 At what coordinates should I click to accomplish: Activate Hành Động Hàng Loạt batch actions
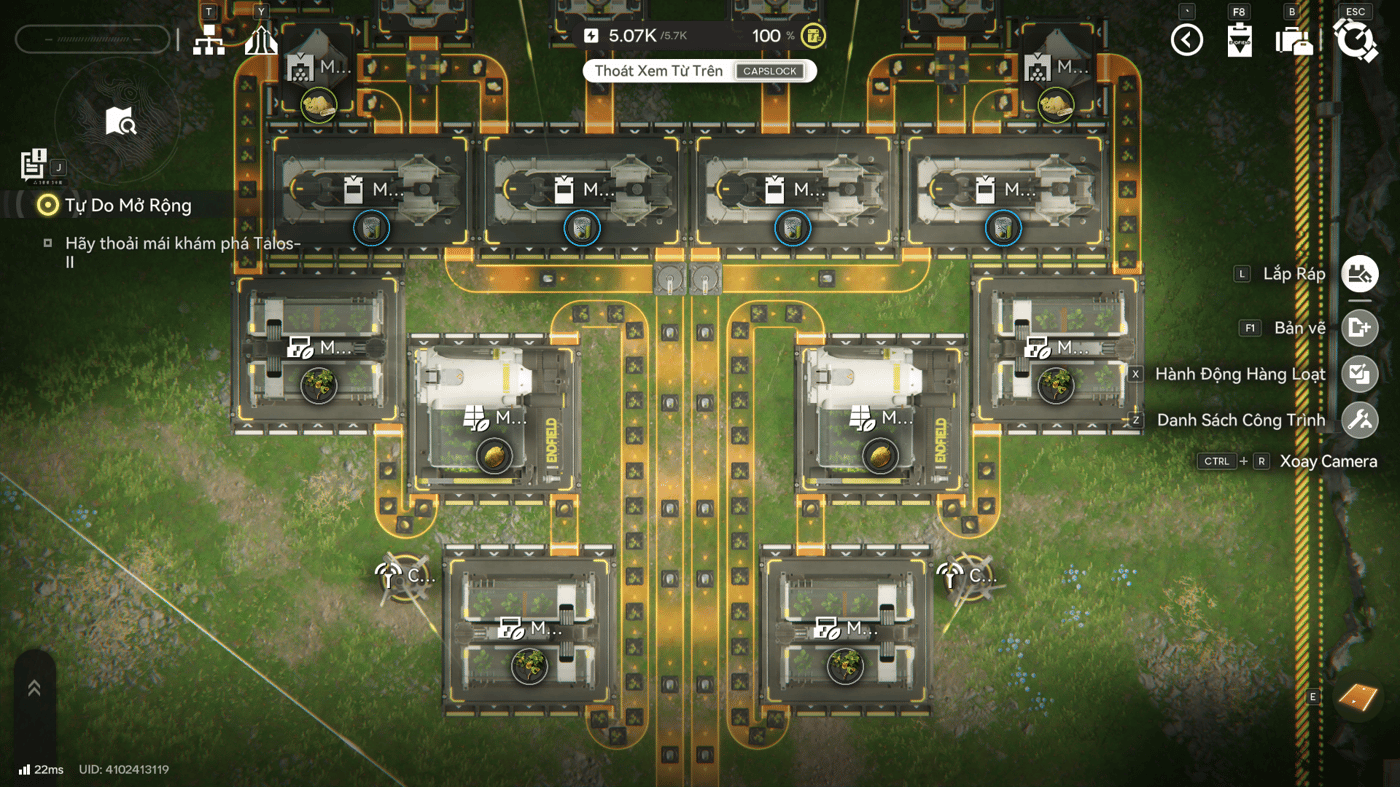[1359, 374]
